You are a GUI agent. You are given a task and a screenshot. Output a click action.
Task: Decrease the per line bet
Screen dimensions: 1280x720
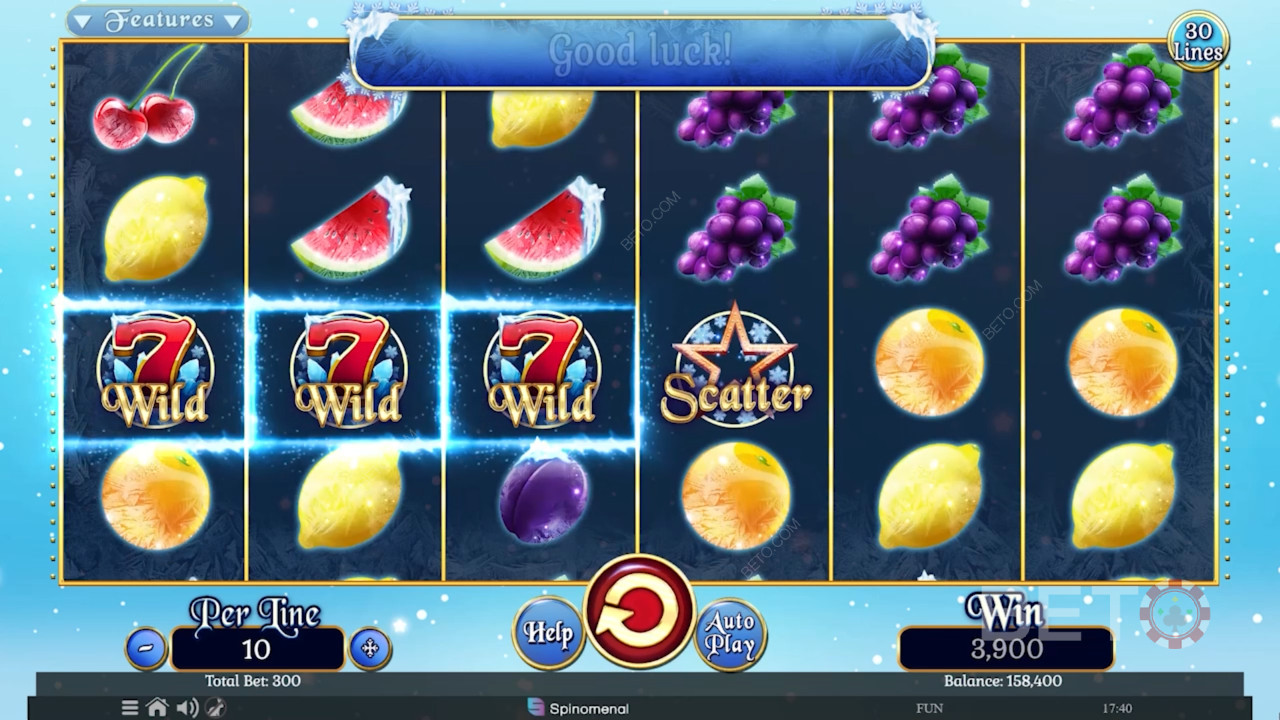point(146,649)
